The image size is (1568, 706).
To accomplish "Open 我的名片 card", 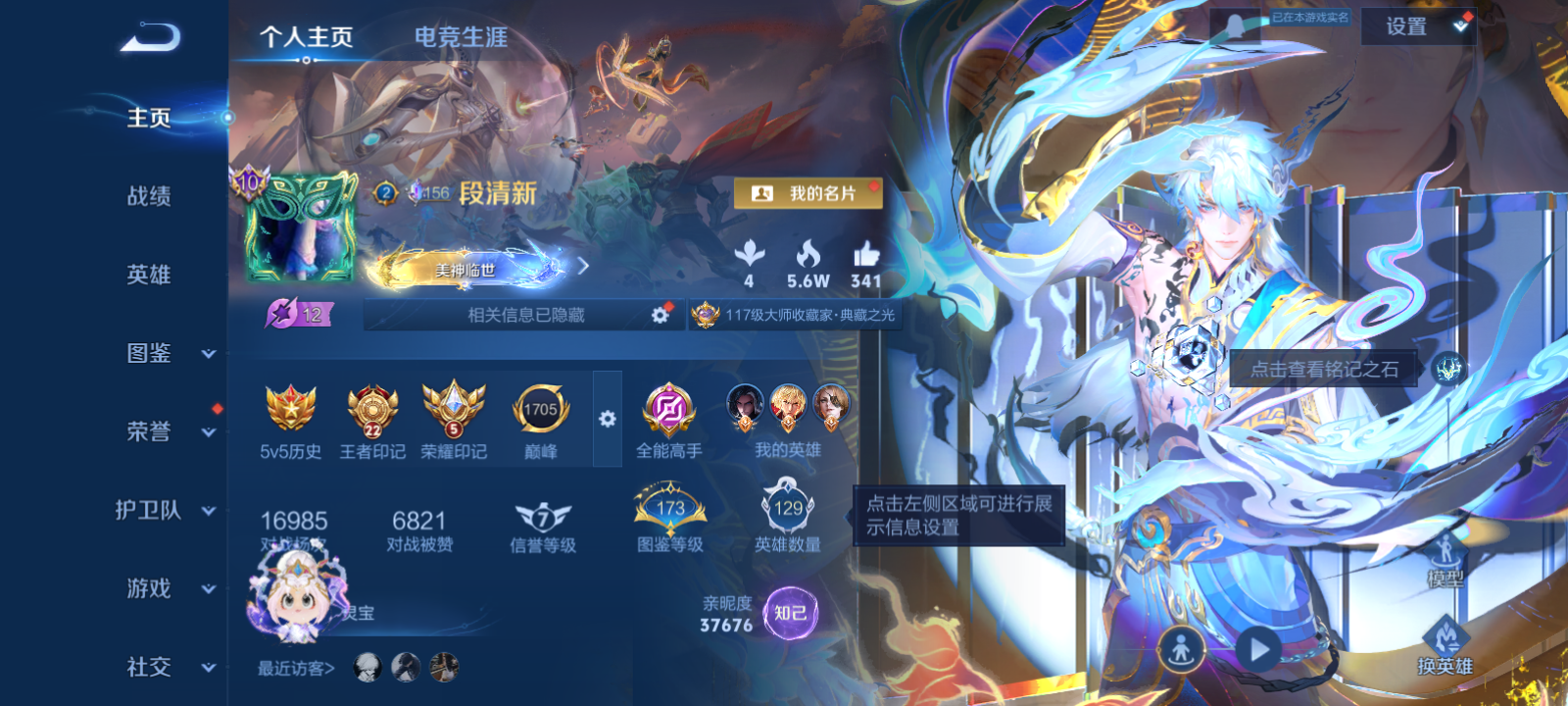I will click(809, 193).
